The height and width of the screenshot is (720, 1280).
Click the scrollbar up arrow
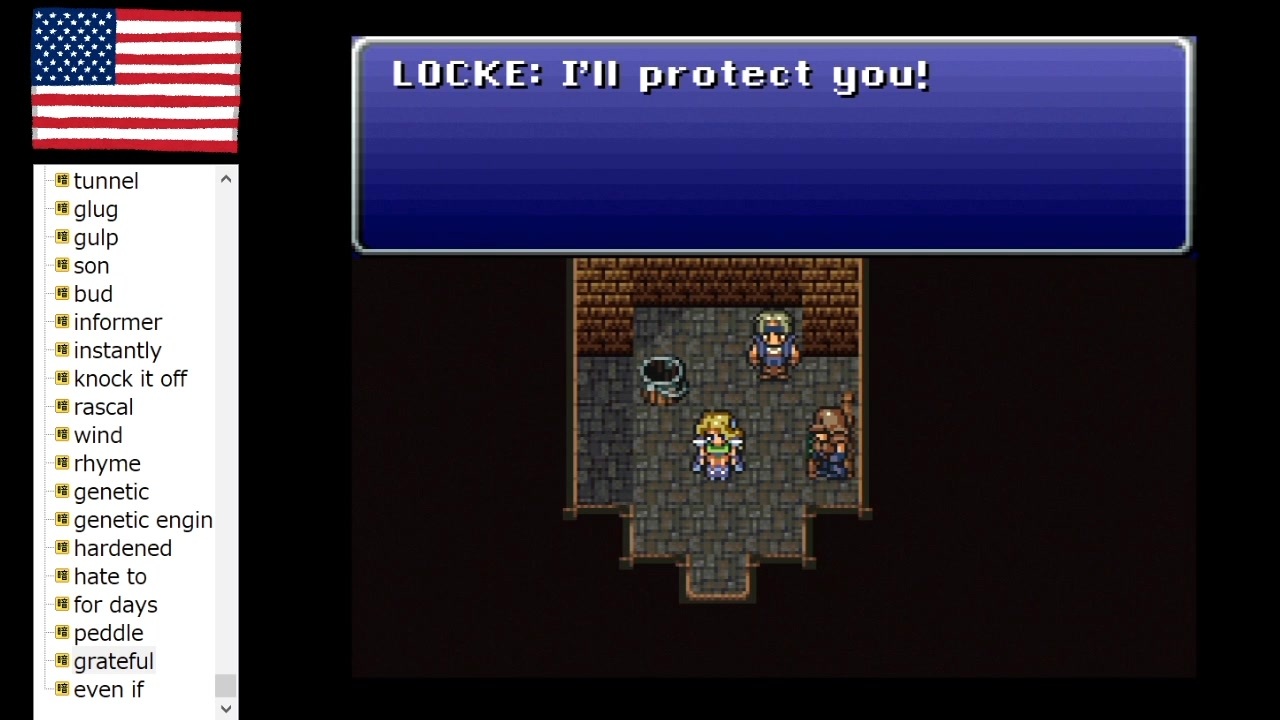pos(225,178)
